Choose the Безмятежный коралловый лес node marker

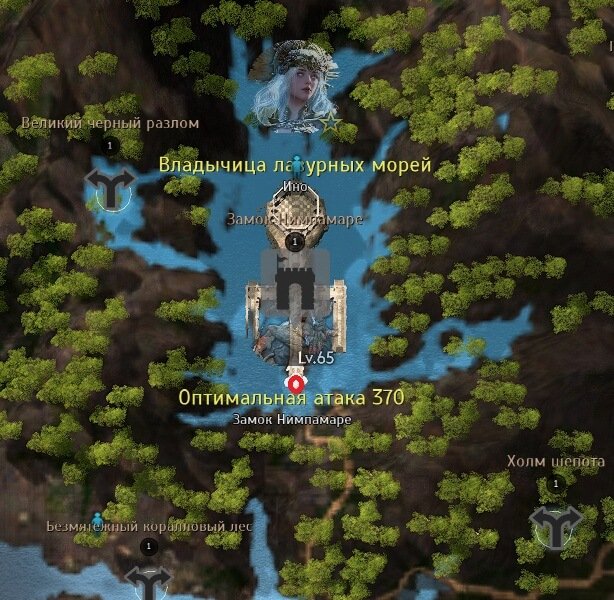149,581
